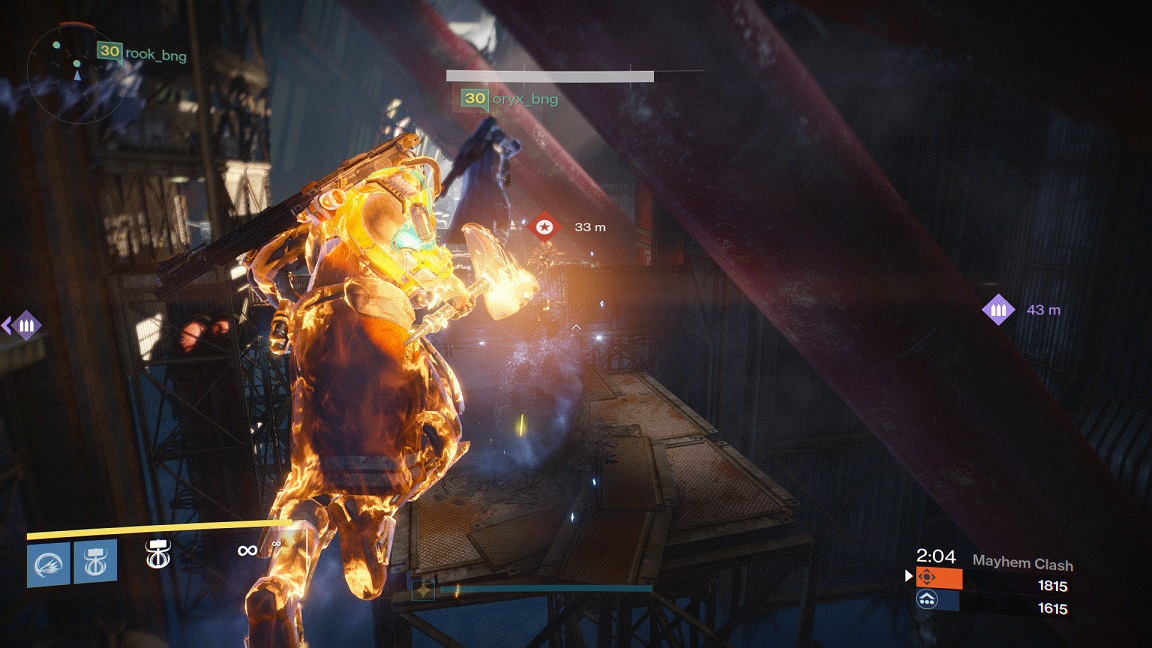Click the purple ammo marker at left edge
This screenshot has height=648, width=1152.
tap(25, 325)
